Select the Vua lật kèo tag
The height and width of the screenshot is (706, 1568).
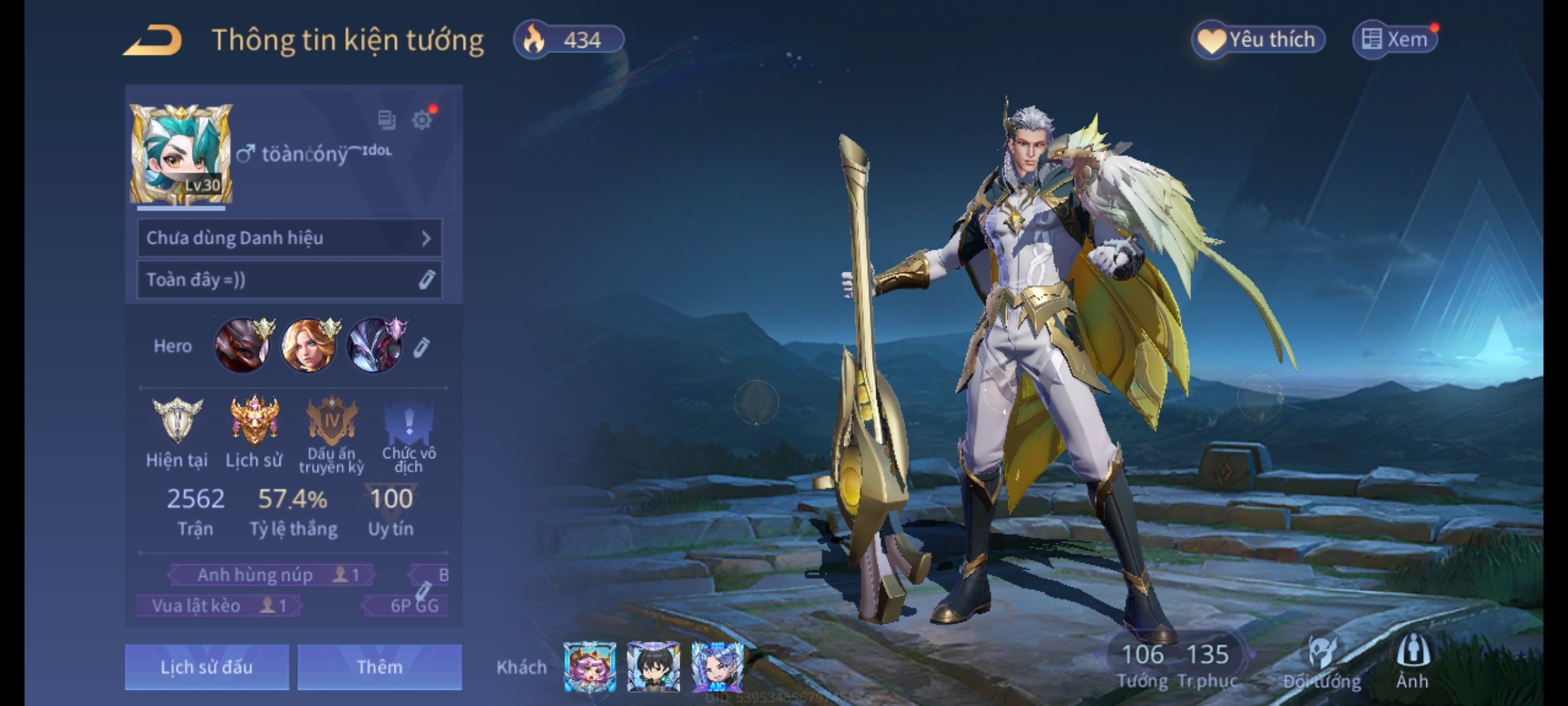(218, 606)
